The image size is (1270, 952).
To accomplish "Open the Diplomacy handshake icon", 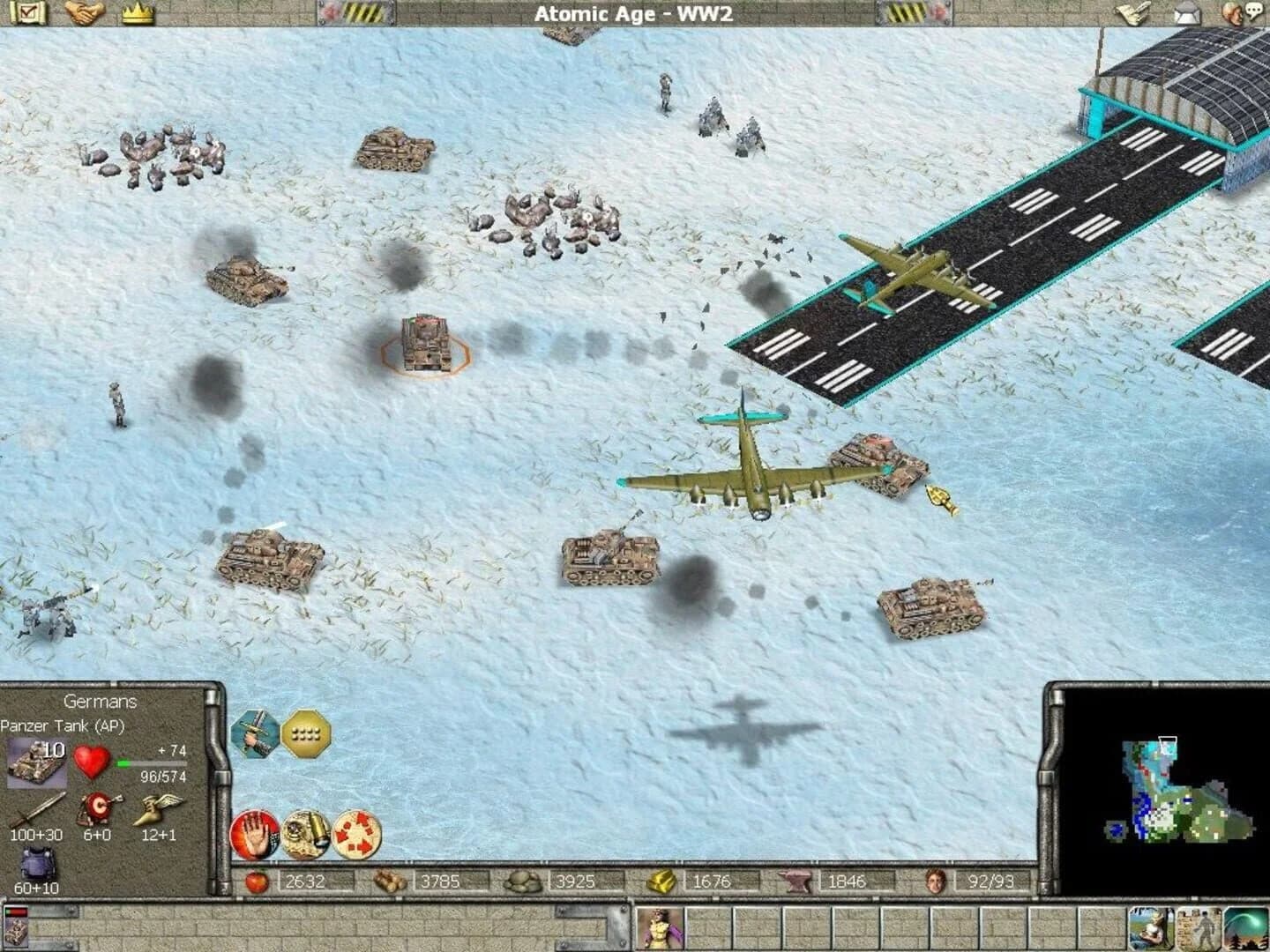I will point(86,12).
